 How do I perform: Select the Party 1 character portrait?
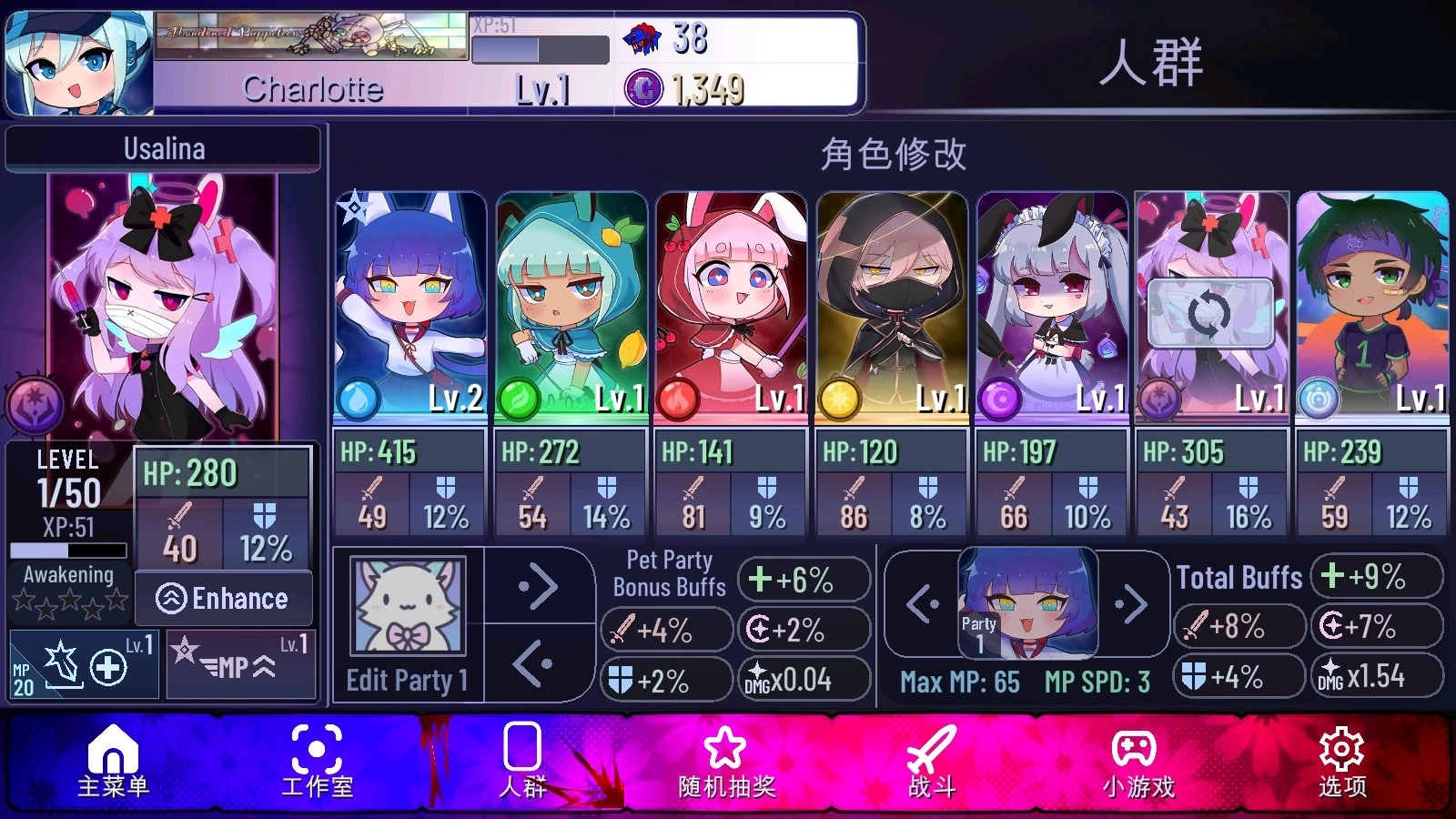coord(1029,603)
